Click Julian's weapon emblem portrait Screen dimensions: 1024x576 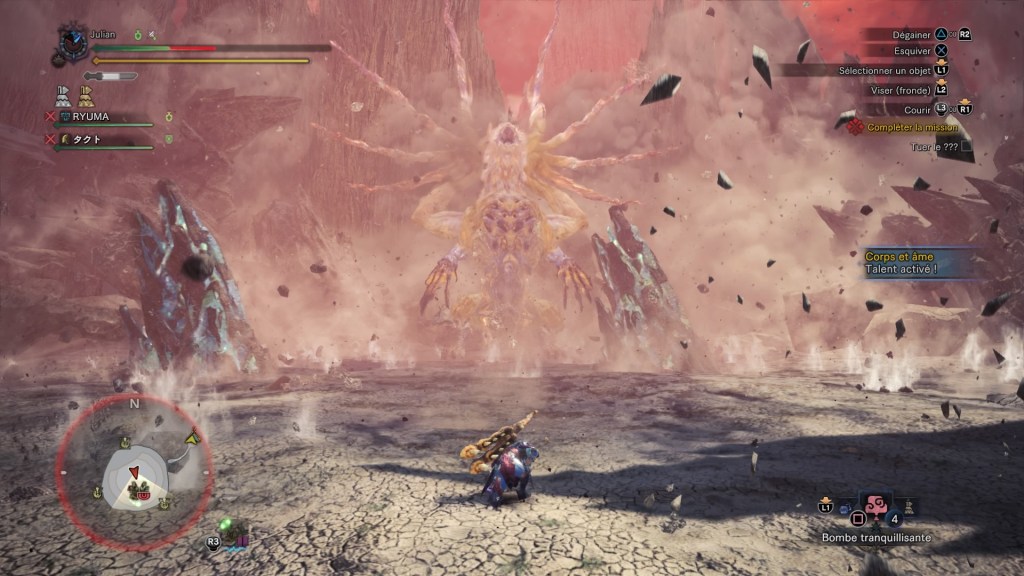tap(72, 44)
